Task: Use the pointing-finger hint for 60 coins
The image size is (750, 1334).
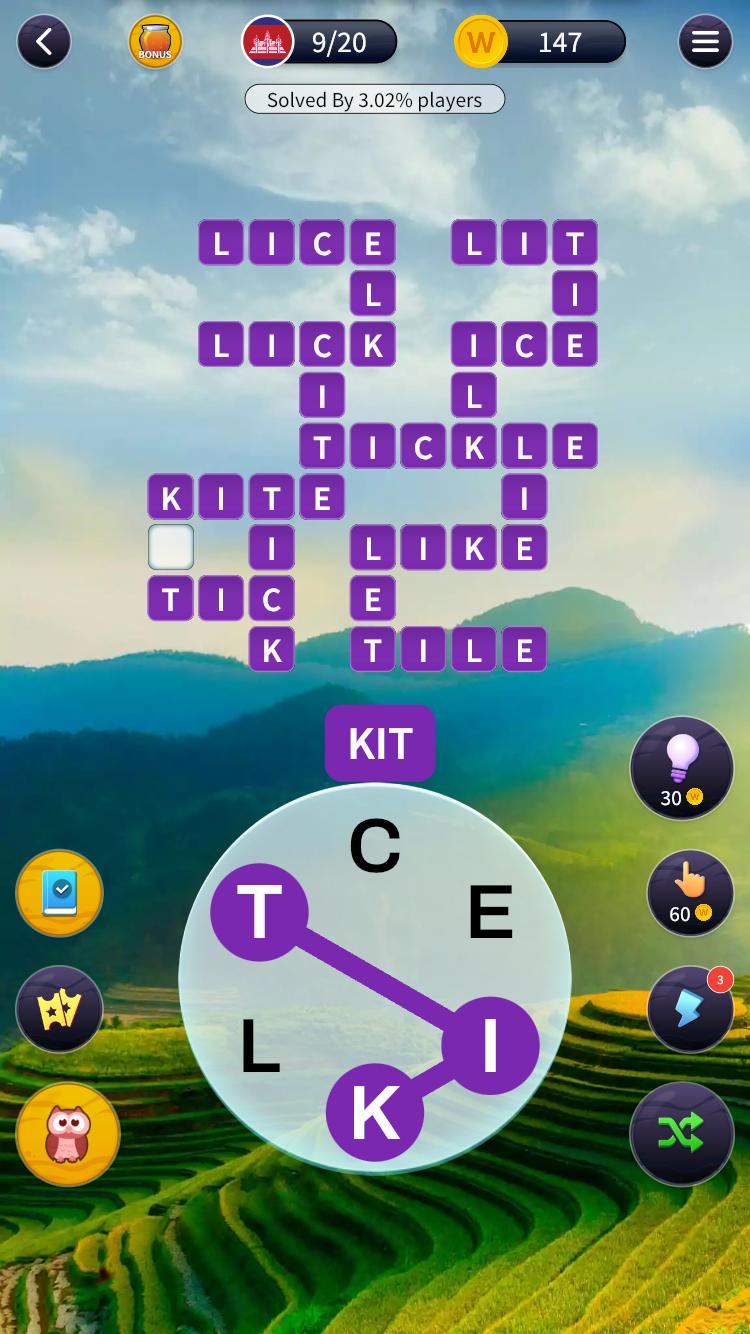Action: [x=690, y=892]
